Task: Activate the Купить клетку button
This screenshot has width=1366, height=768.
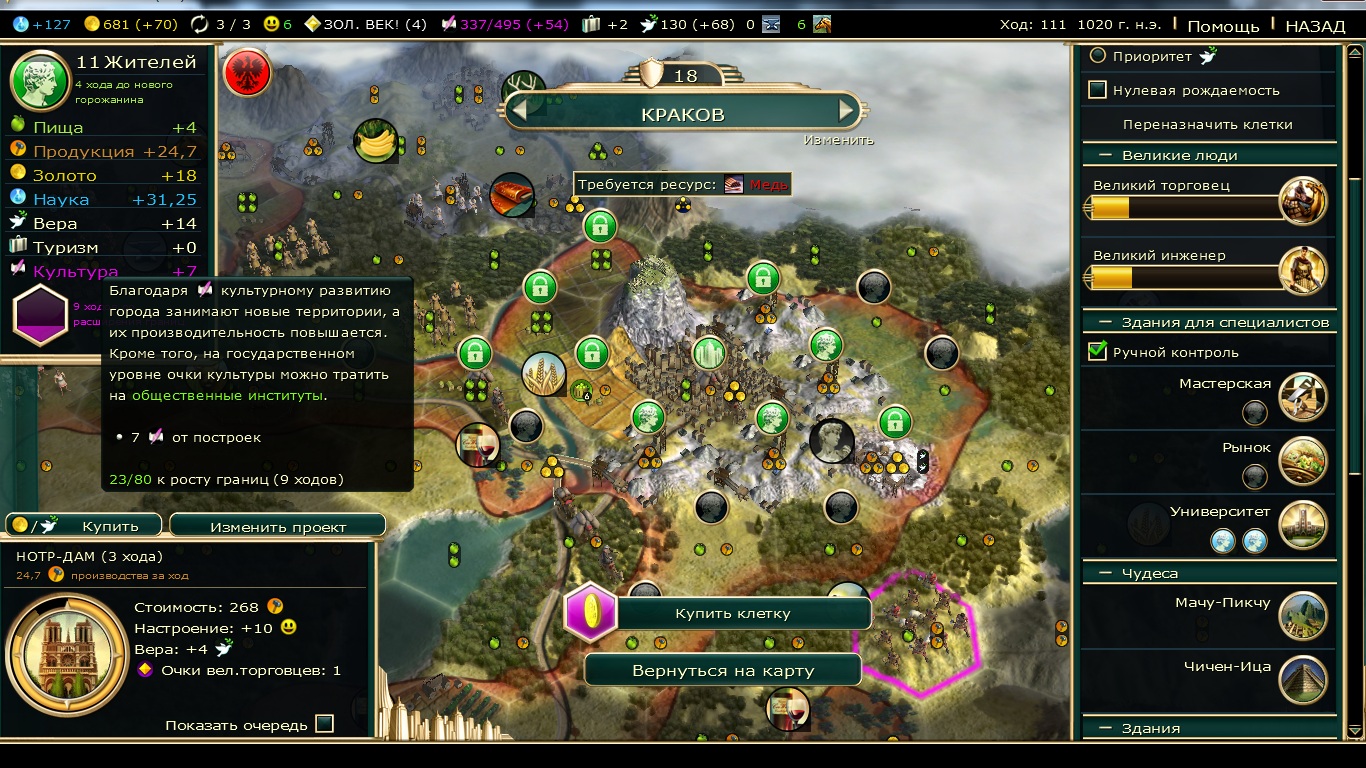Action: pos(732,613)
